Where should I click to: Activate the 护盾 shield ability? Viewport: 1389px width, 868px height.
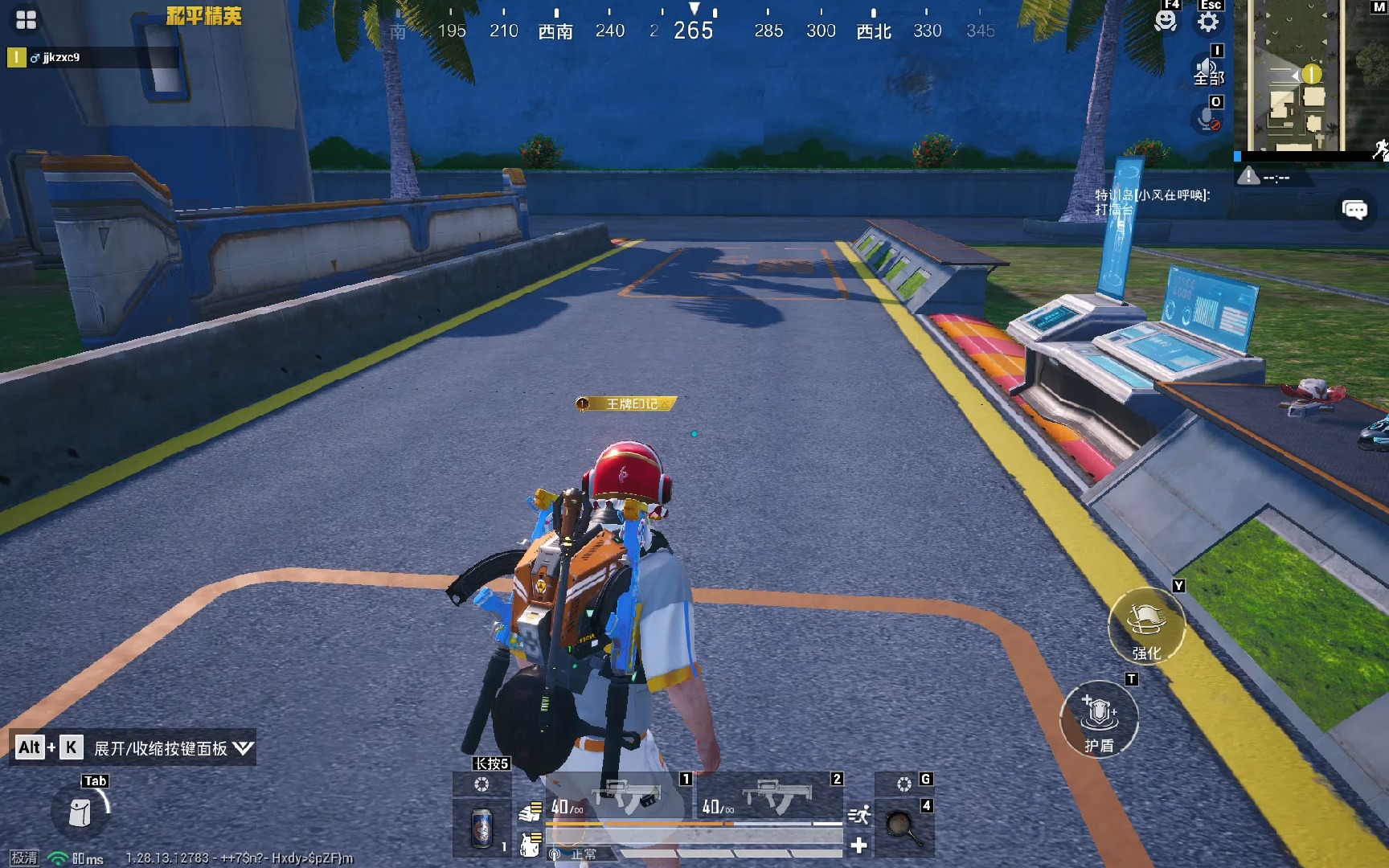pyautogui.click(x=1099, y=719)
